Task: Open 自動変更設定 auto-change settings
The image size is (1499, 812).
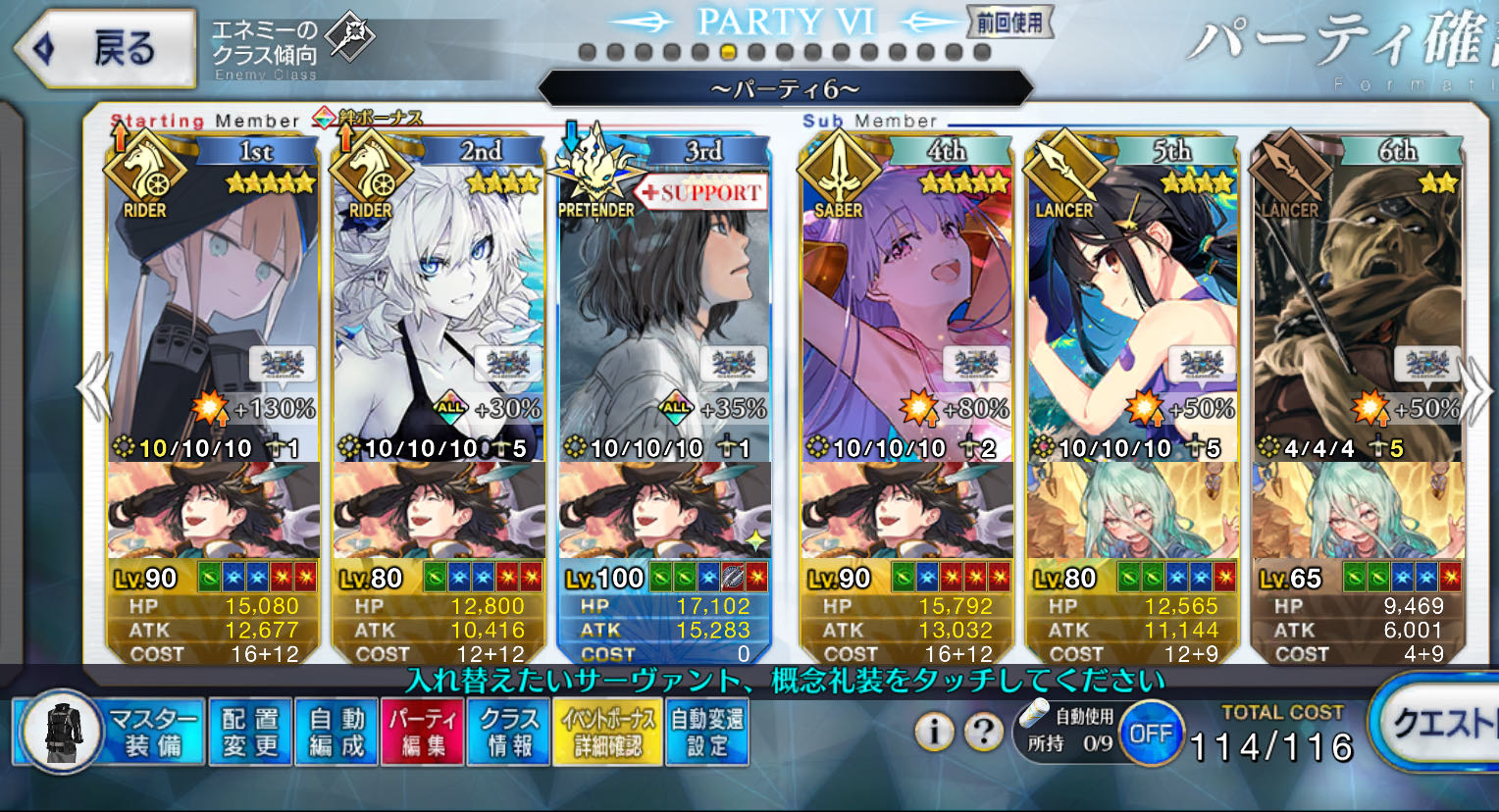Action: 706,732
